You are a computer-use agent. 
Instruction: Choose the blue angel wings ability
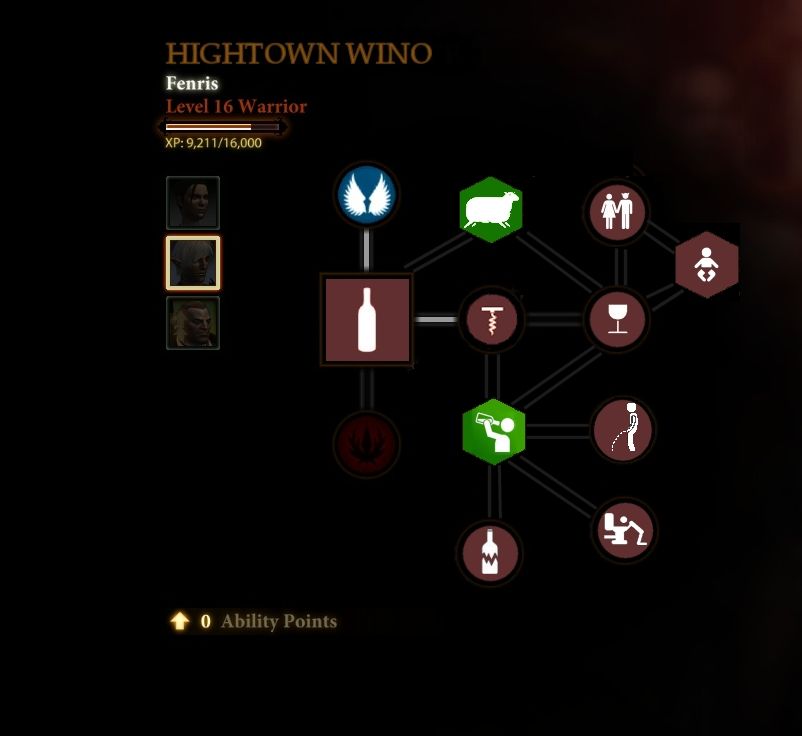pos(367,195)
